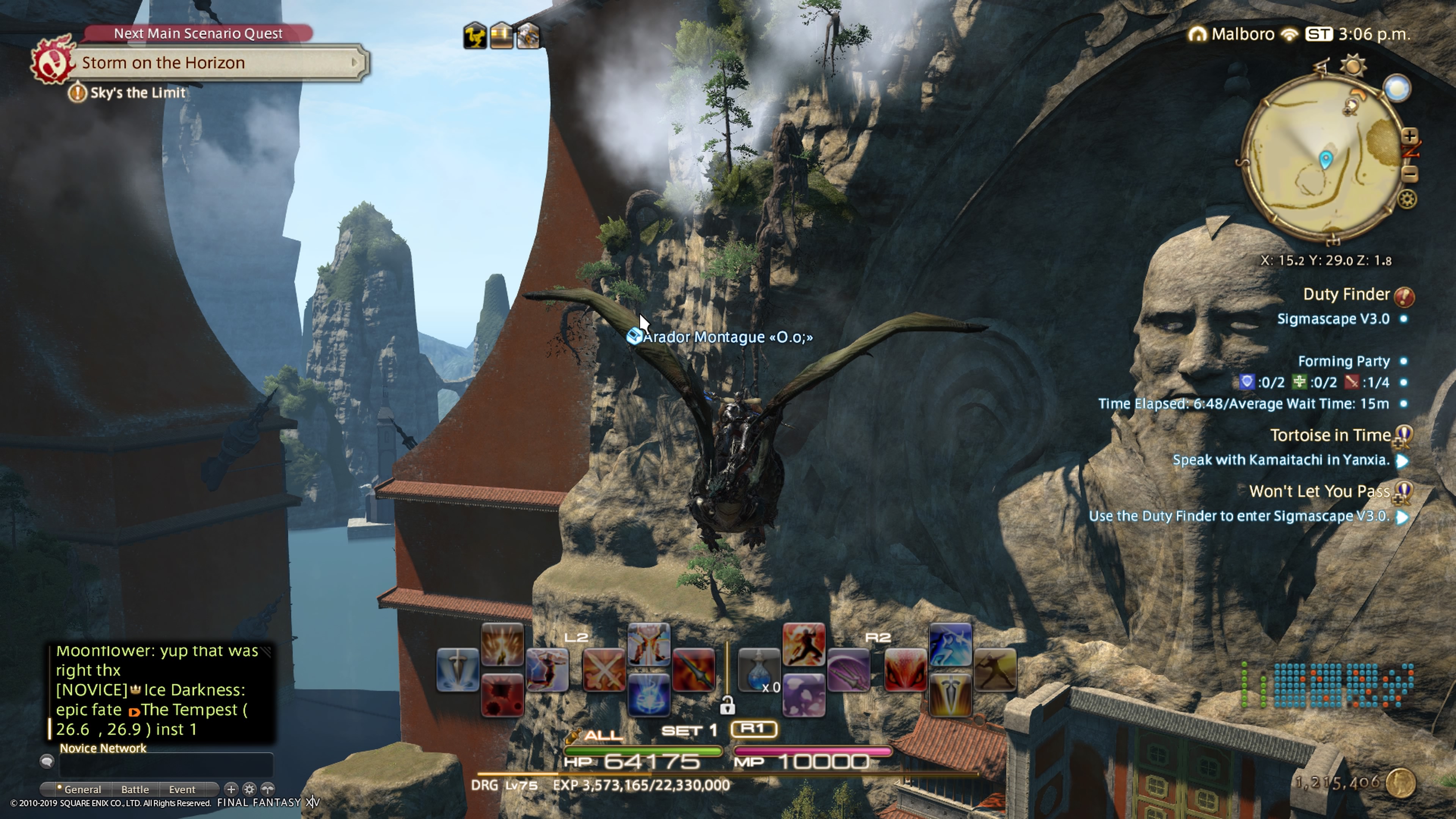Zoom out the minimap with the minus button
This screenshot has width=1456, height=819.
(x=1410, y=174)
